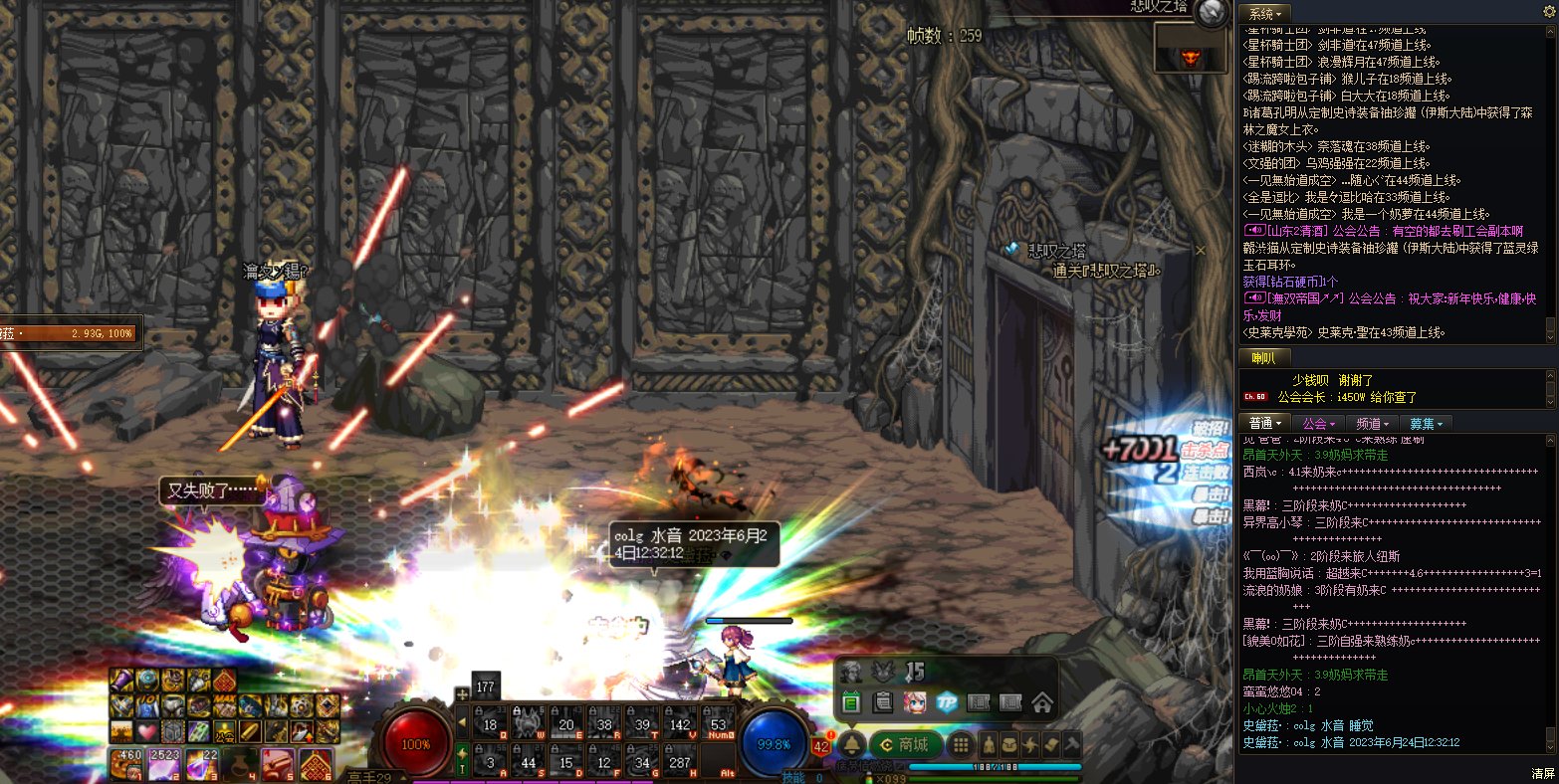This screenshot has height=784, width=1559.
Task: Click the hammer icon button
Action: (x=1072, y=744)
